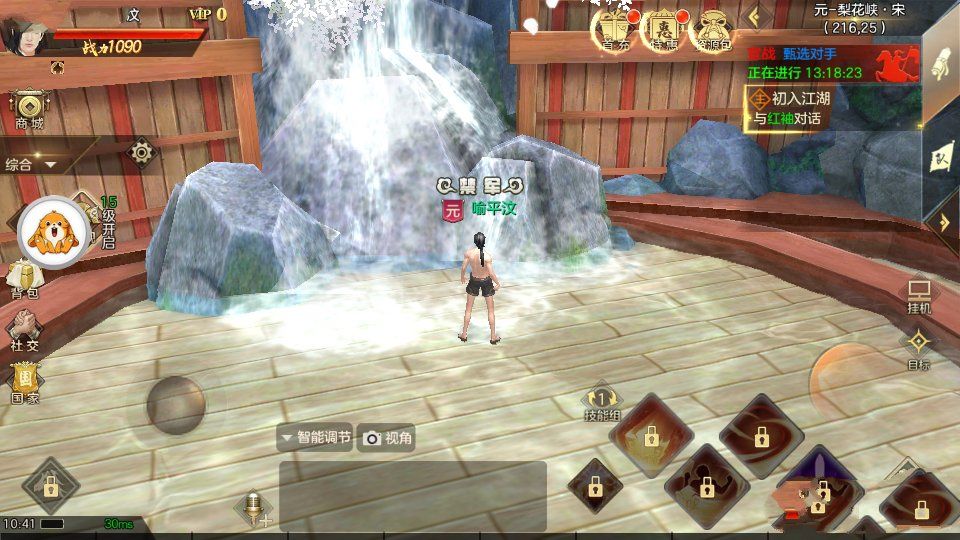The image size is (960, 540).
Task: Click the 目标 target button
Action: click(x=918, y=349)
